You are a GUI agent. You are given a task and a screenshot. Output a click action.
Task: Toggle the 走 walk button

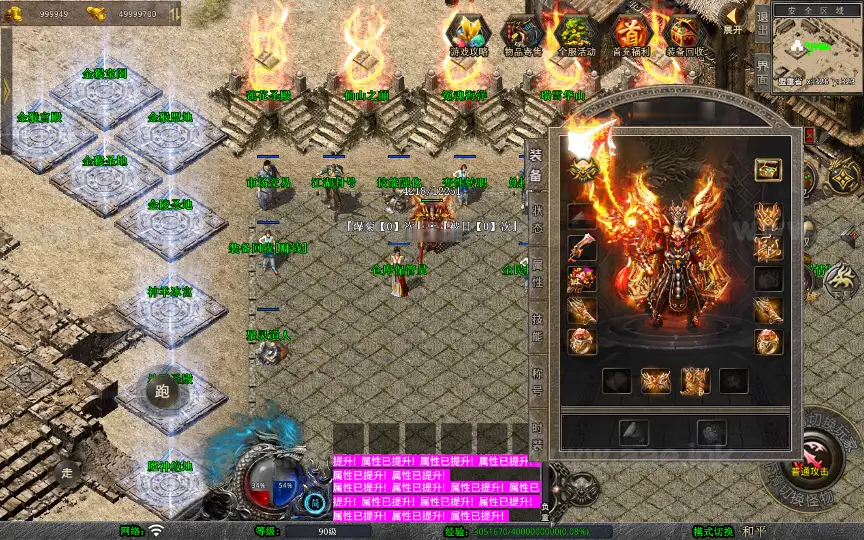68,471
